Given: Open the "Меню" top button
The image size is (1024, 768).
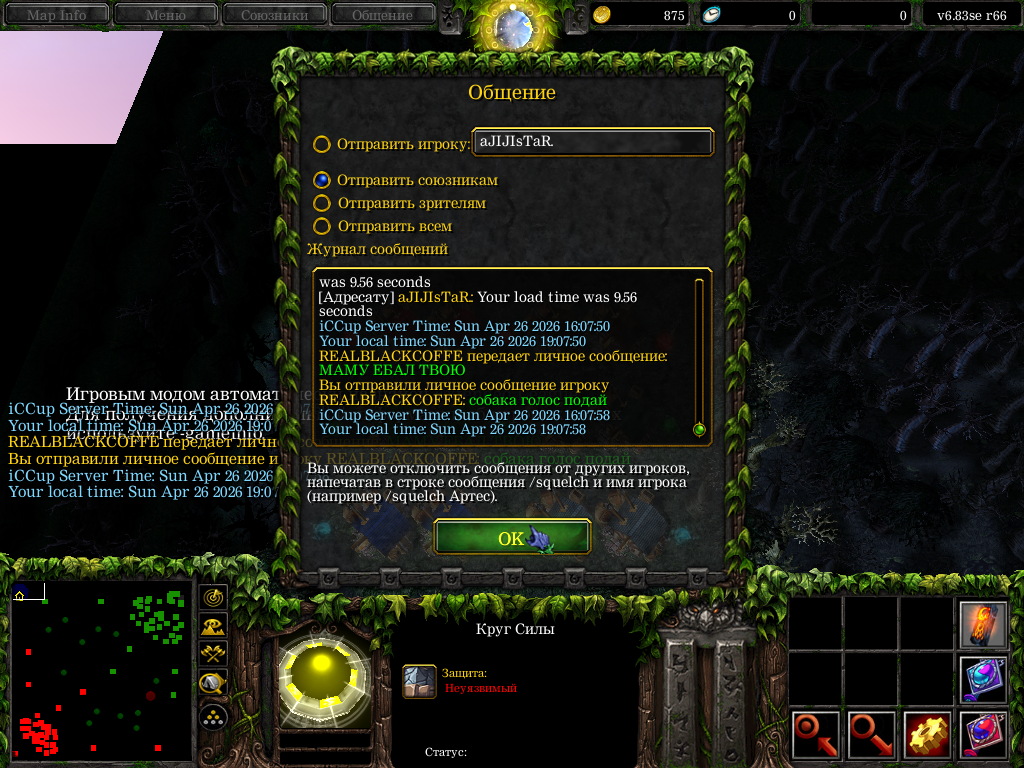Looking at the screenshot, I should 165,15.
